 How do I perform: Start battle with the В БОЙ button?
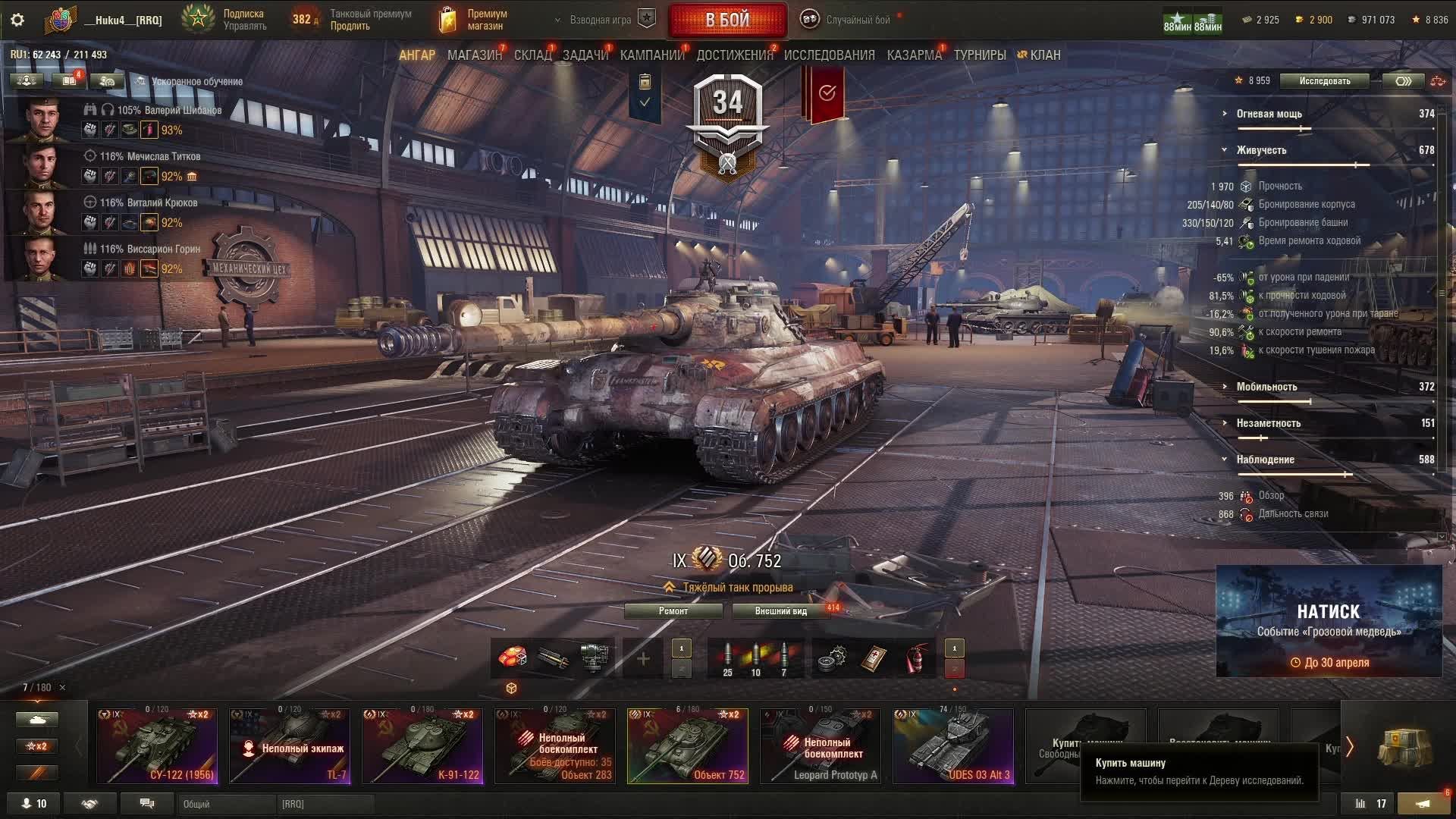click(727, 20)
